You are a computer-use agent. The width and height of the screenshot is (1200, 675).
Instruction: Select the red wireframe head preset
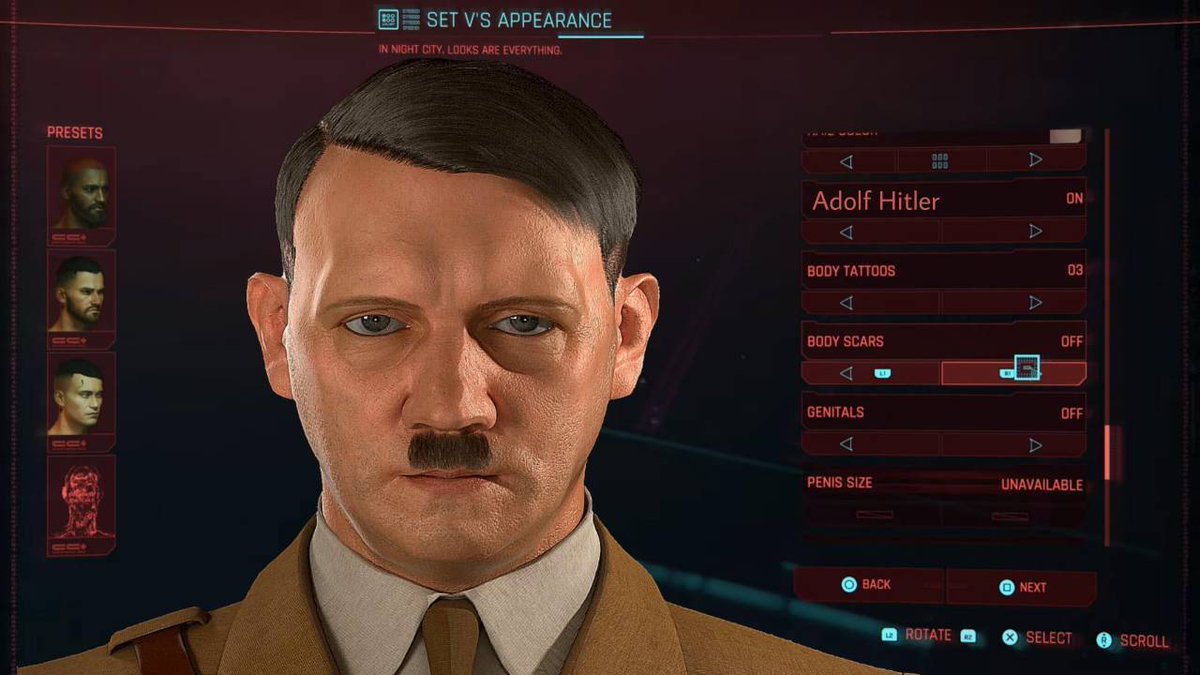click(81, 498)
